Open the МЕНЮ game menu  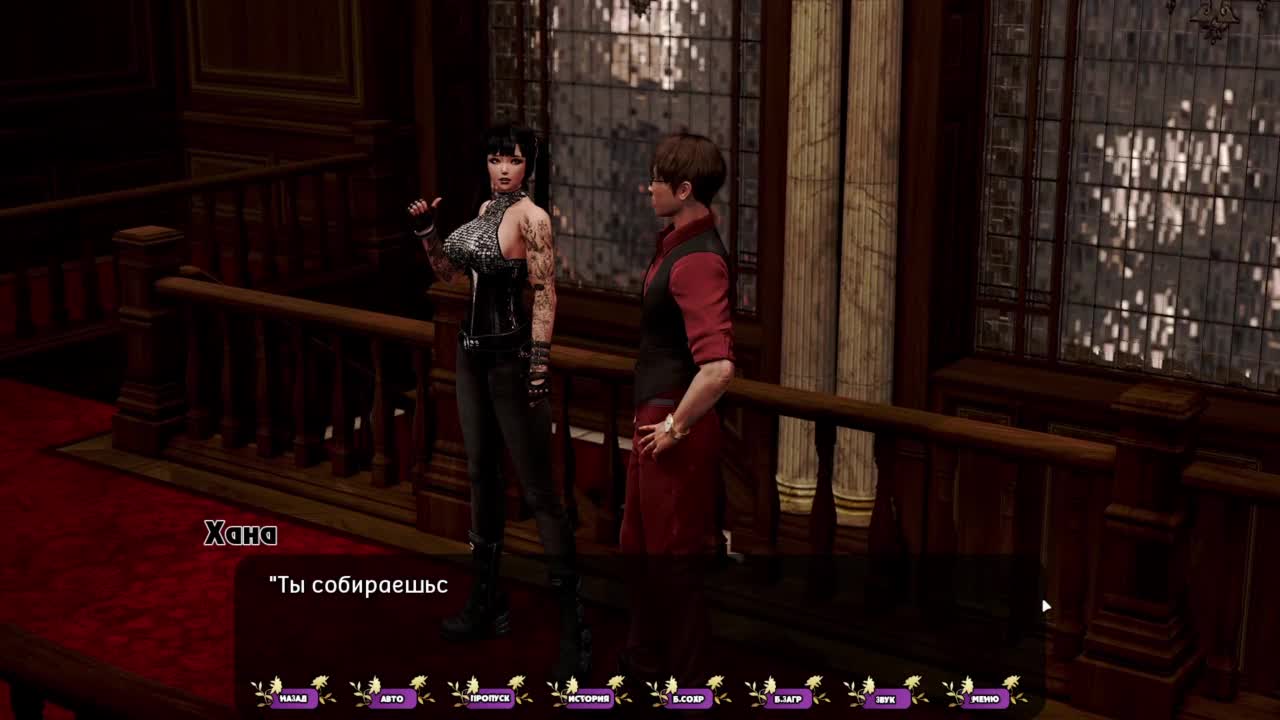[984, 698]
